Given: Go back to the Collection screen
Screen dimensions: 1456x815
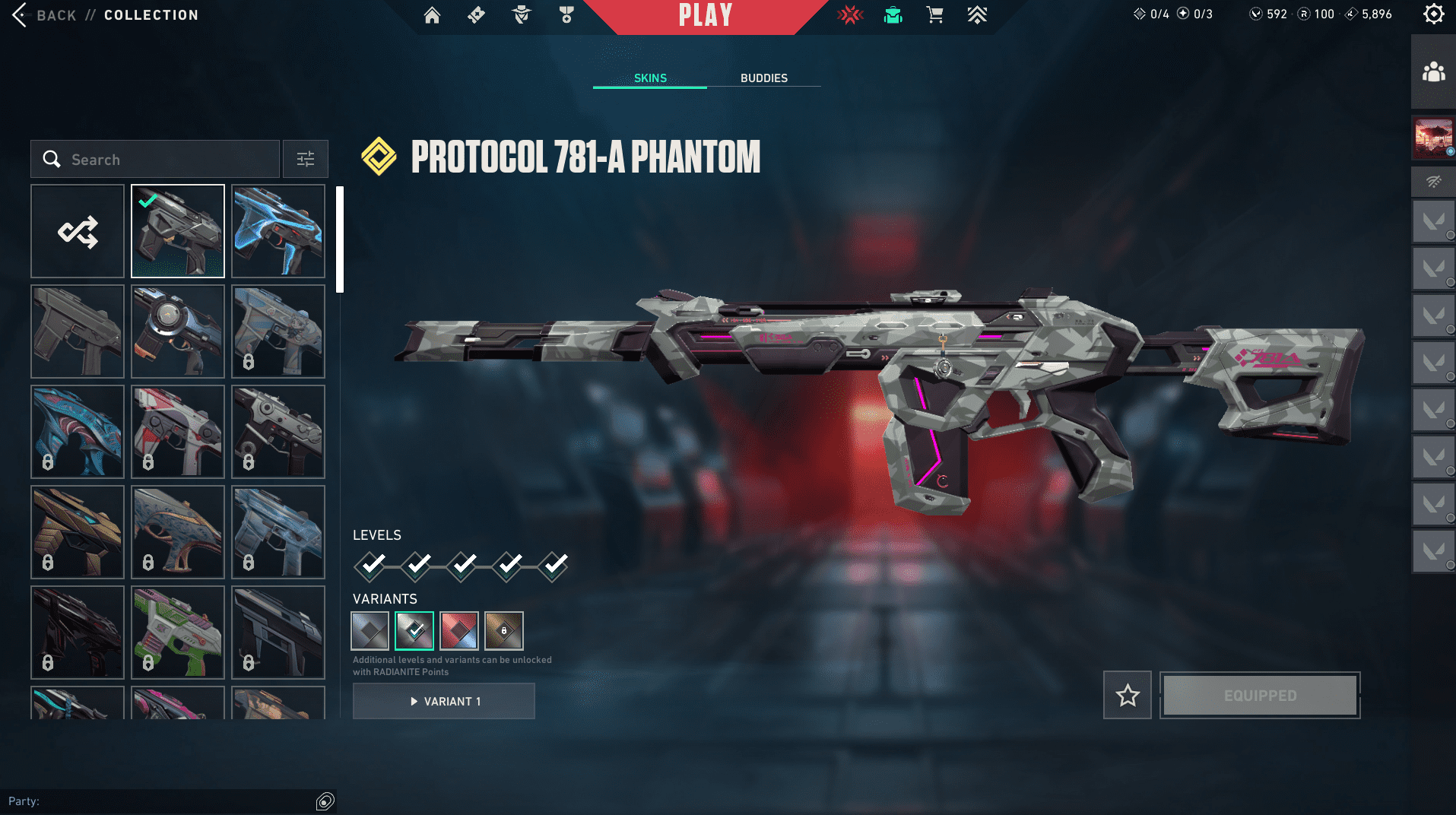Looking at the screenshot, I should point(46,15).
